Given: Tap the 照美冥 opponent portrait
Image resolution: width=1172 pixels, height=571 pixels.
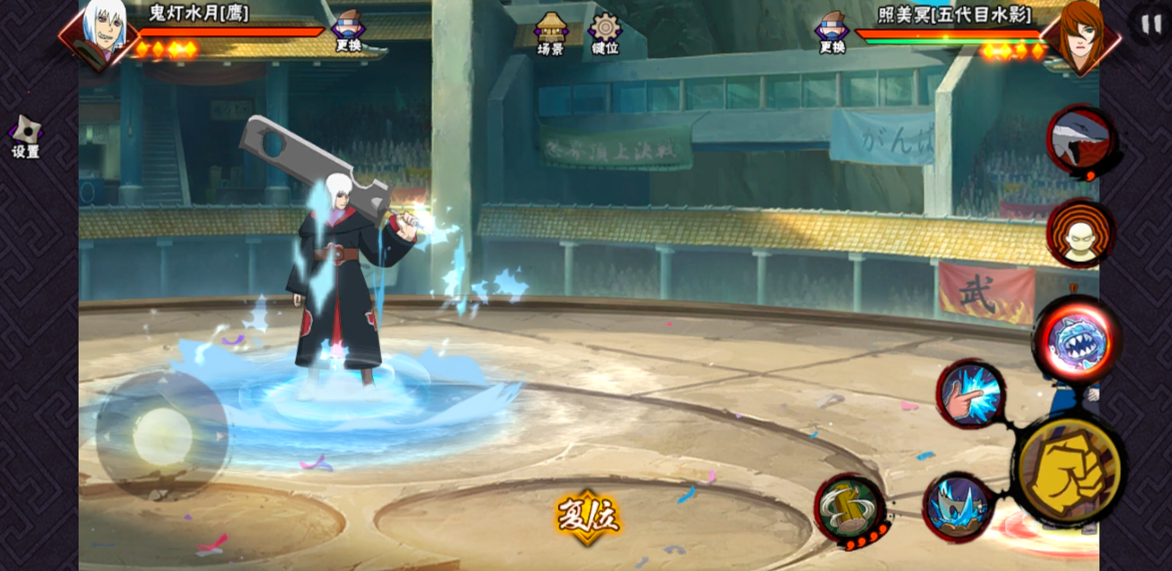Looking at the screenshot, I should [1080, 34].
